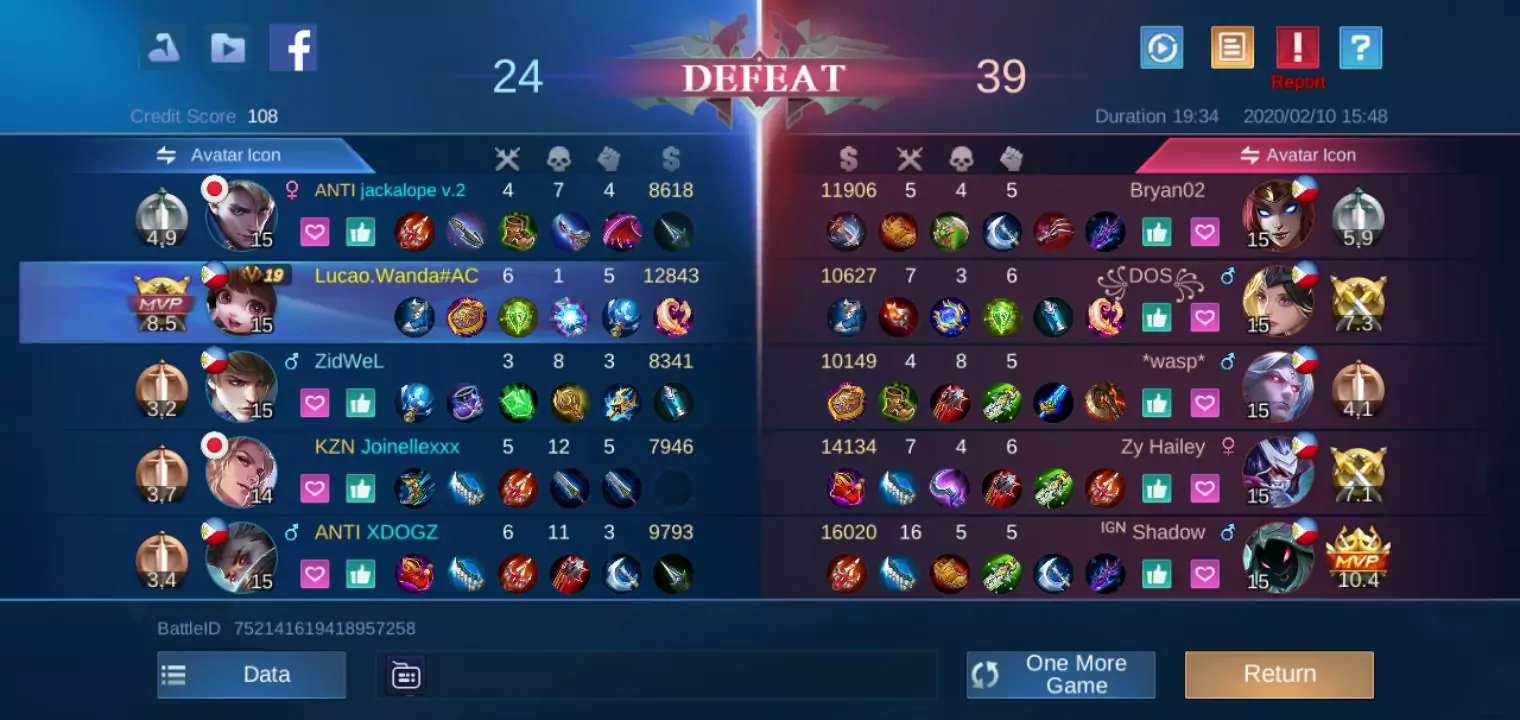Click the Return button
Image resolution: width=1520 pixels, height=720 pixels.
pyautogui.click(x=1279, y=674)
